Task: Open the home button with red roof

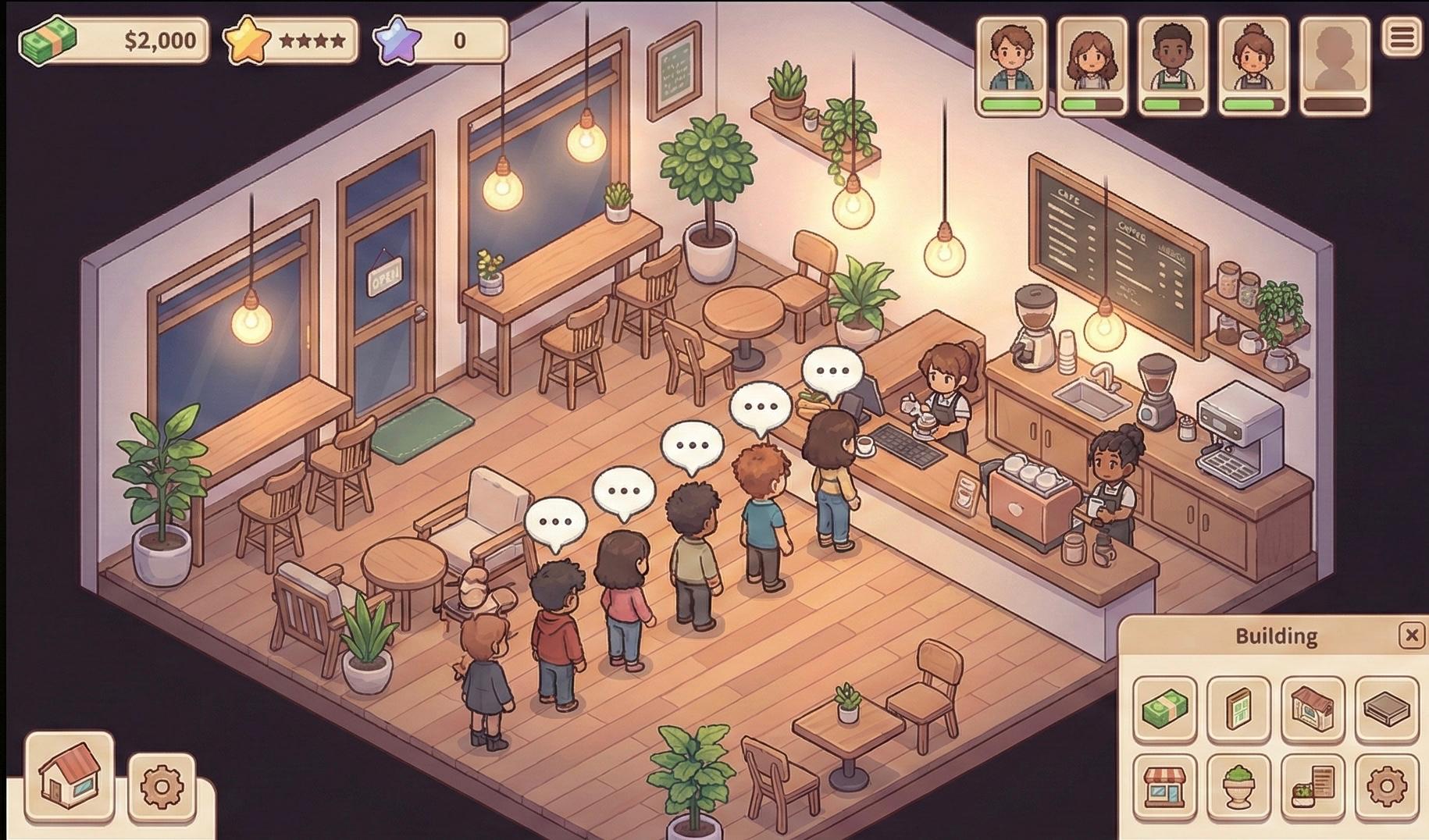Action: click(x=70, y=776)
